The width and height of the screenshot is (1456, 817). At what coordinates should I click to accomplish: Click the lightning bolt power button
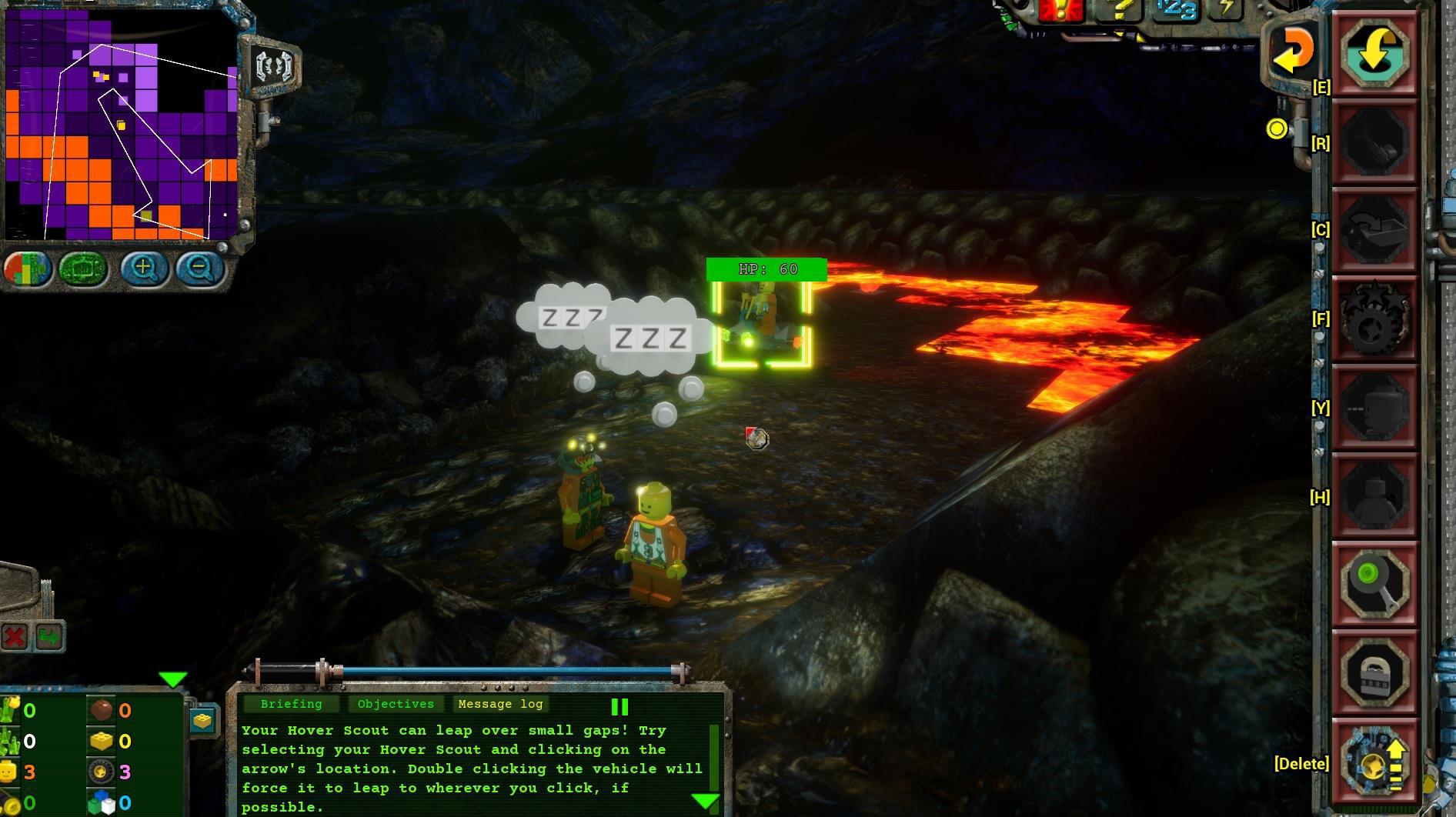(x=1225, y=9)
